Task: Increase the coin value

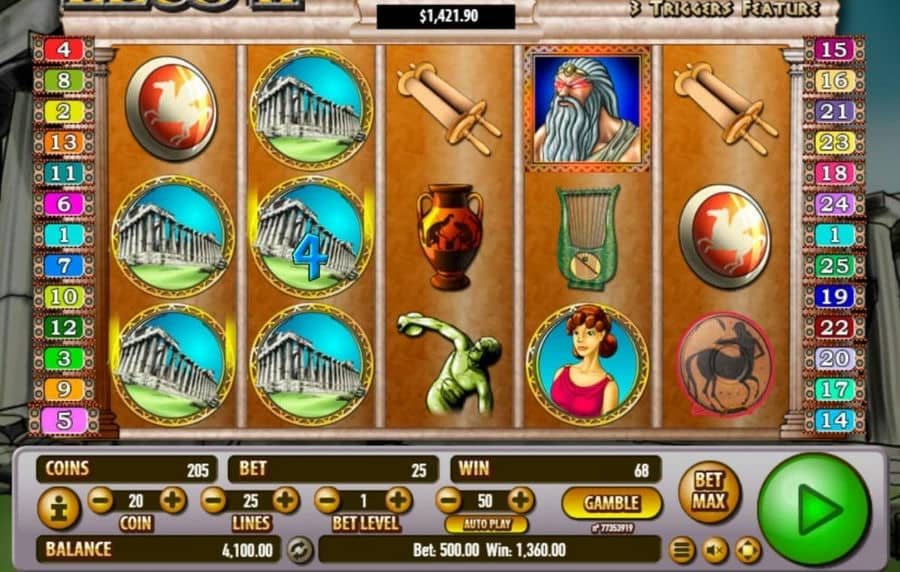Action: coord(172,500)
